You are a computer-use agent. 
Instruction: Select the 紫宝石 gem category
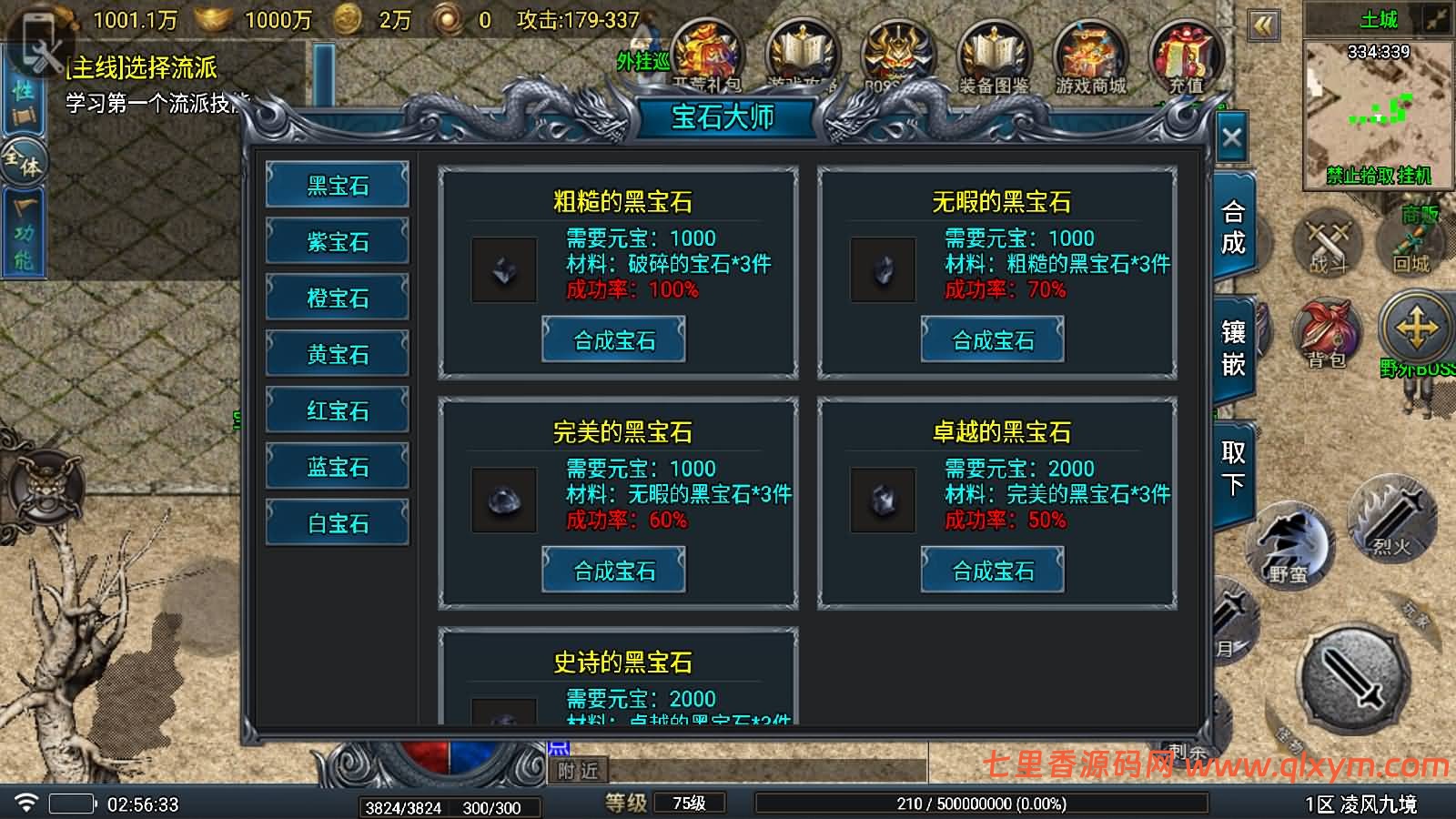pos(337,241)
